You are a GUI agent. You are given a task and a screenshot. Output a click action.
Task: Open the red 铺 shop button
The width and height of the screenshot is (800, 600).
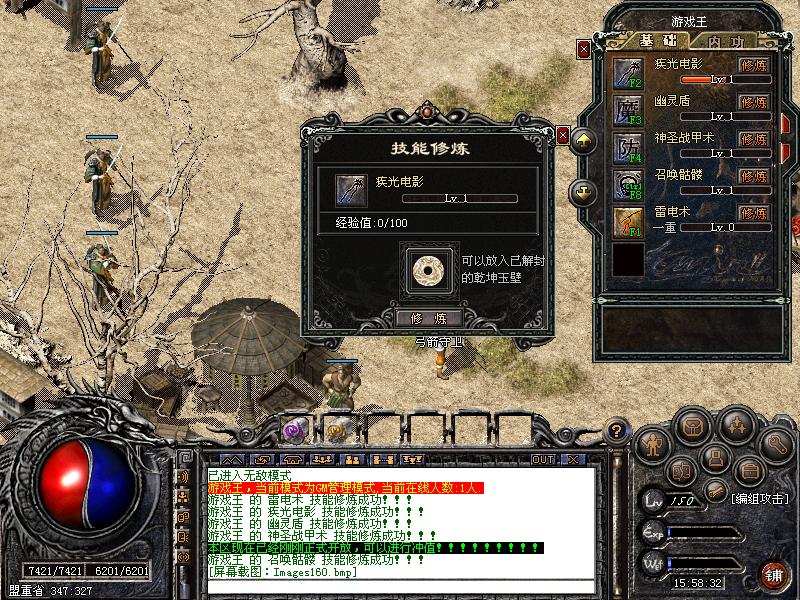click(773, 574)
